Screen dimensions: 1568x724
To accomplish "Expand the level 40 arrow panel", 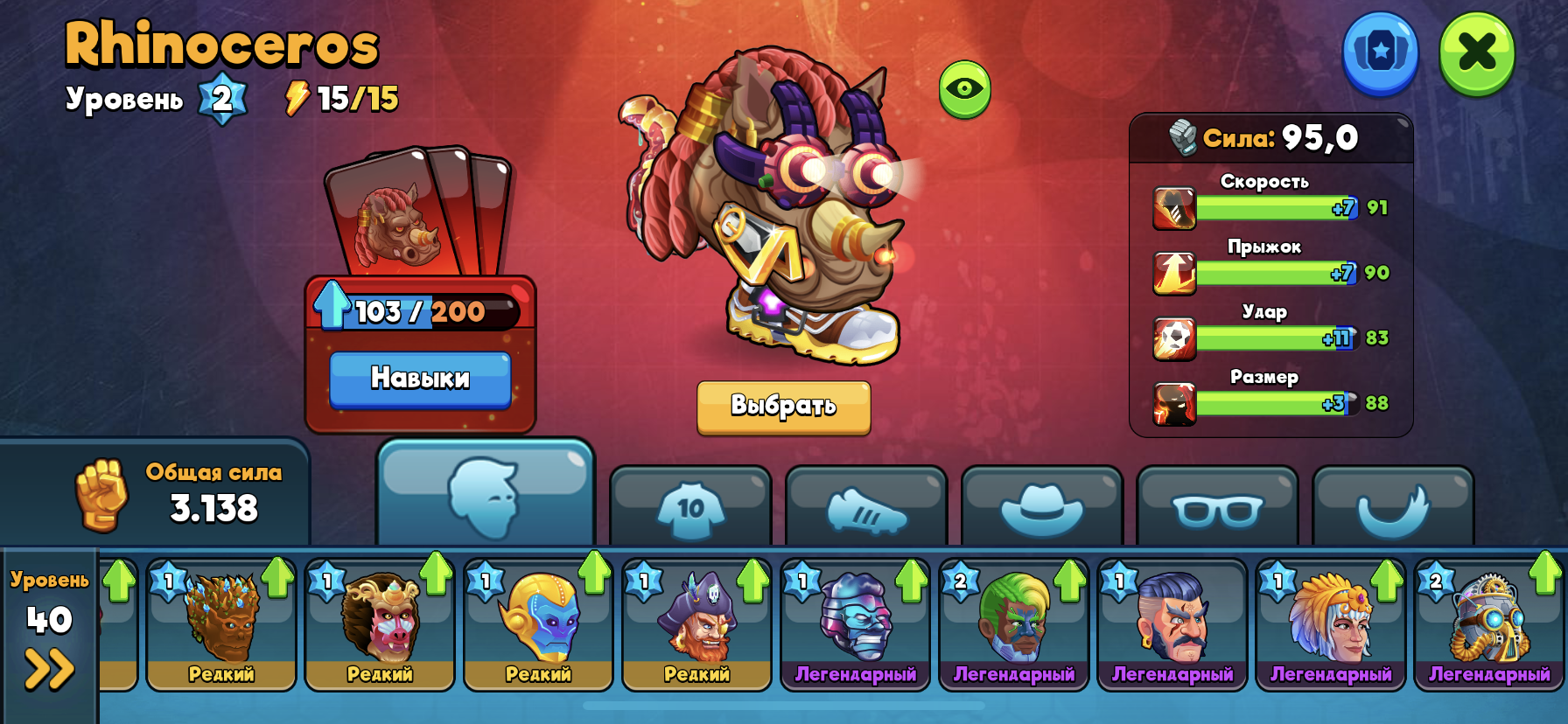I will click(x=49, y=670).
